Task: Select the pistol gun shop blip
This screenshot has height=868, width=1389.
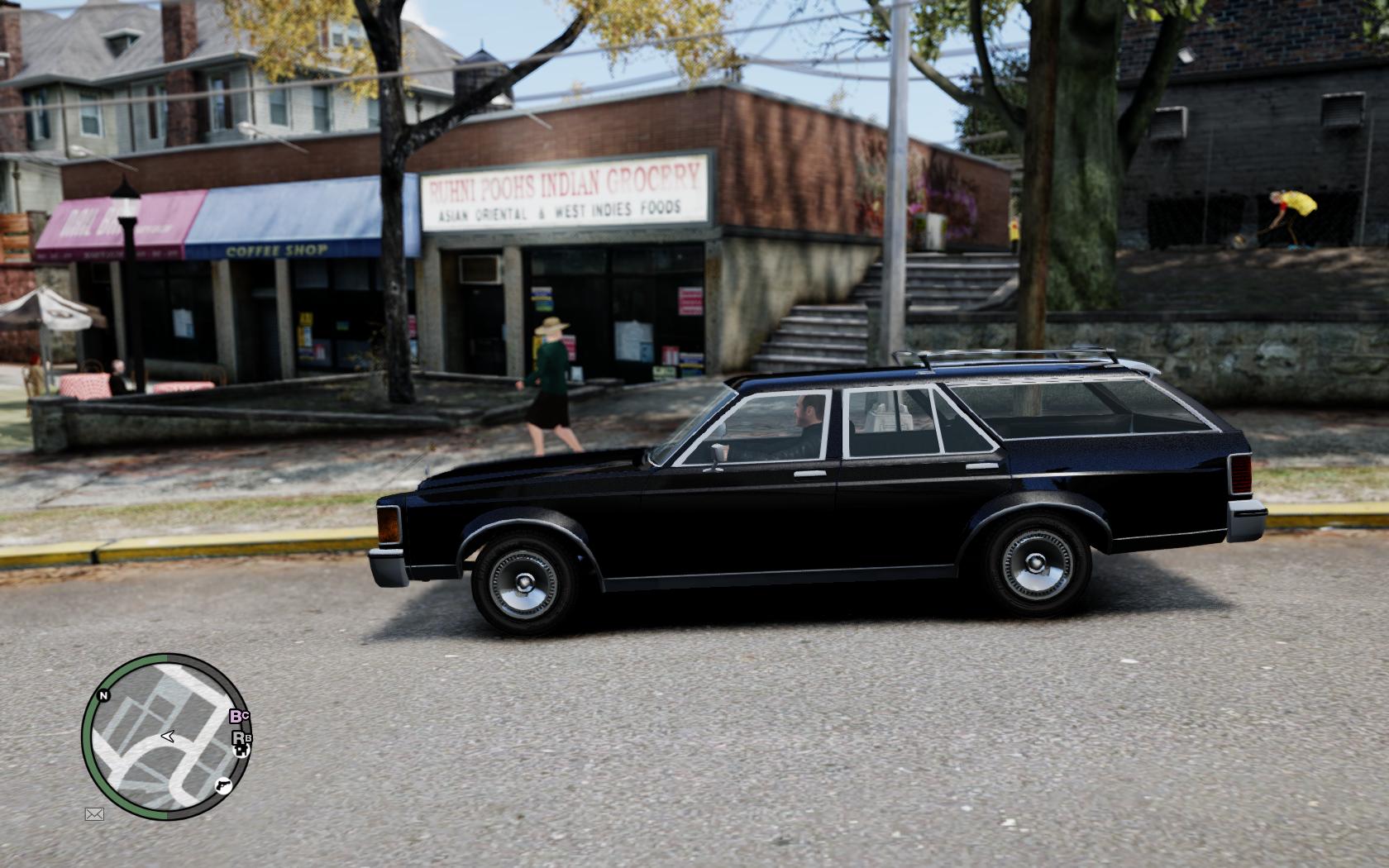Action: point(222,785)
